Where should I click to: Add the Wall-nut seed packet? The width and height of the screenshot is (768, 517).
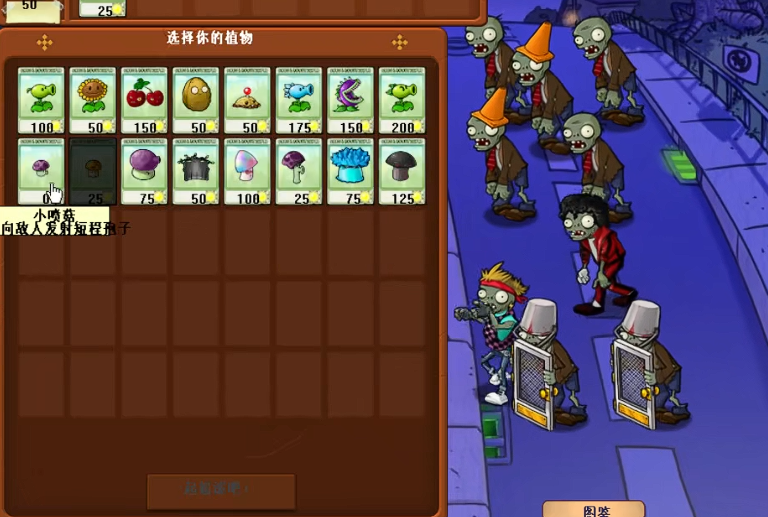[196, 100]
